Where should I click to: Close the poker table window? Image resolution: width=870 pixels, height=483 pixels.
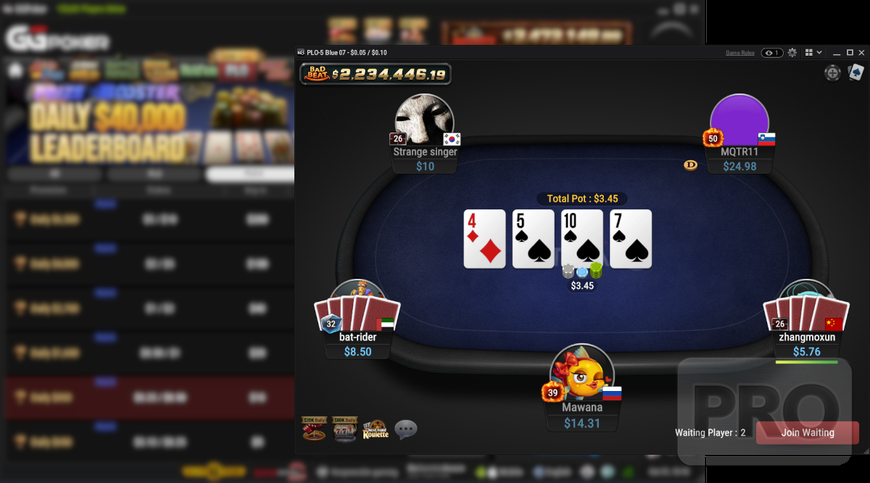pos(862,52)
